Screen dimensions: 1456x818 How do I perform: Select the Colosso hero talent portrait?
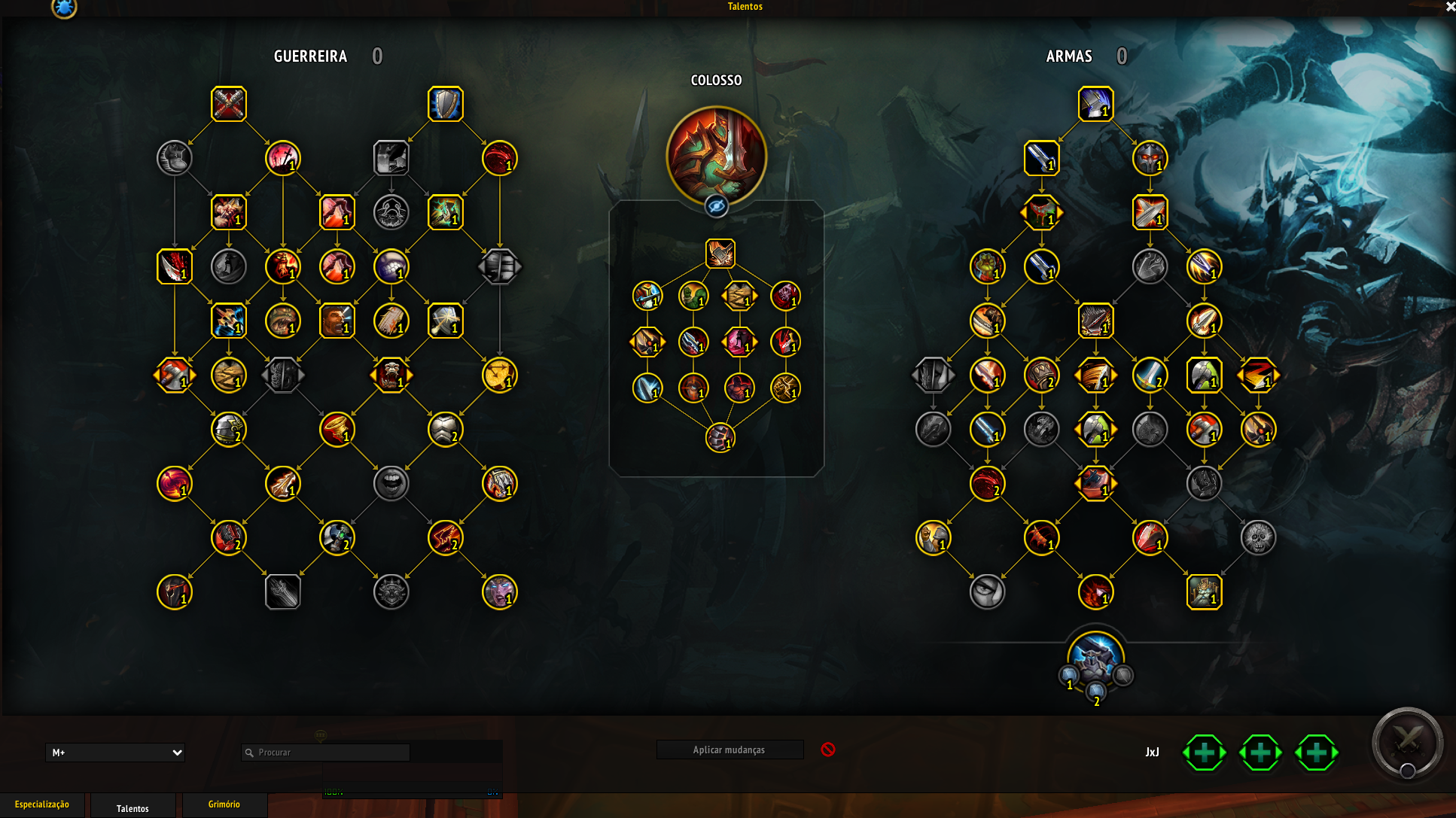click(716, 157)
